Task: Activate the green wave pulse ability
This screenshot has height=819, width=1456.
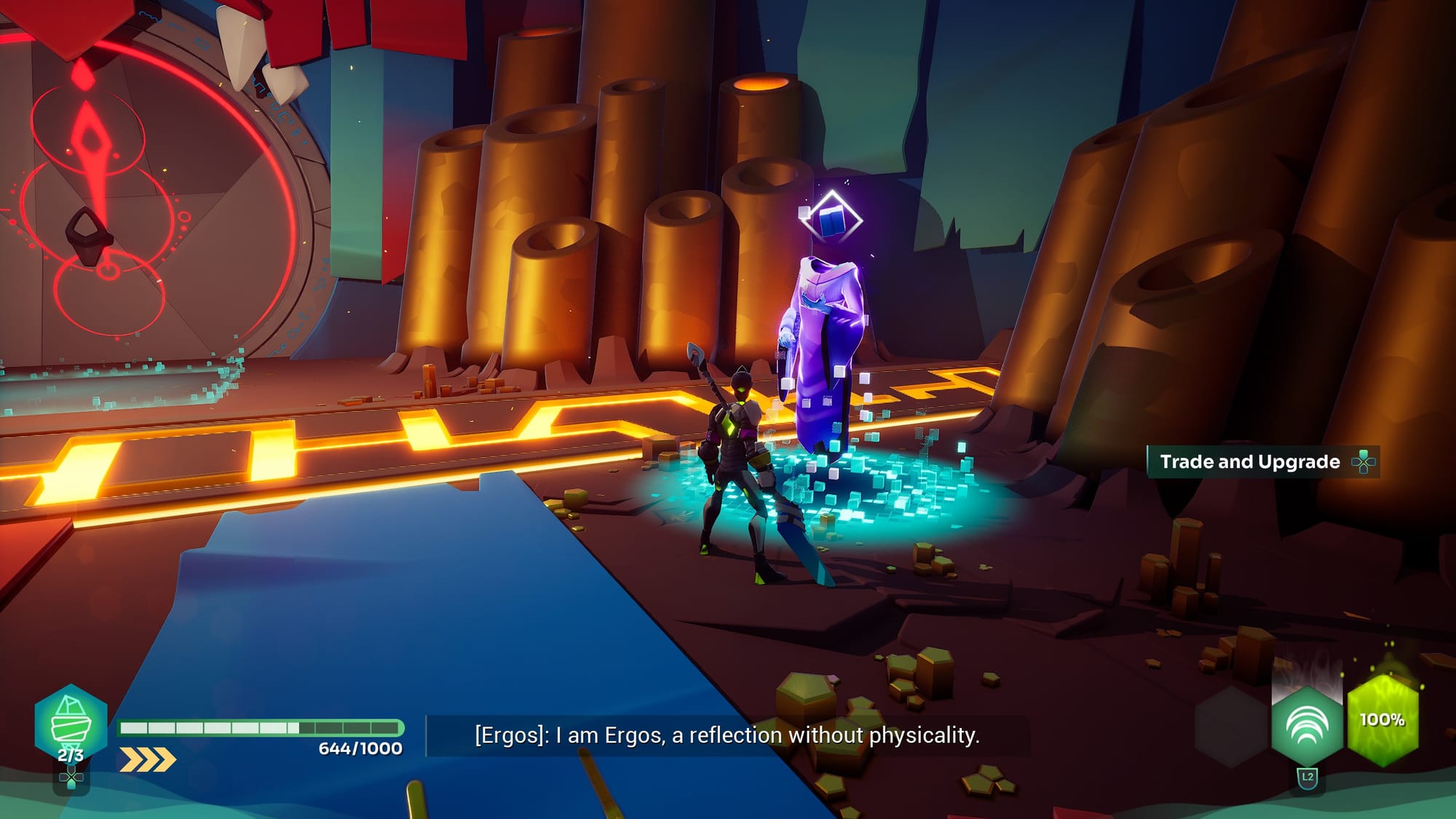Action: click(x=1307, y=725)
